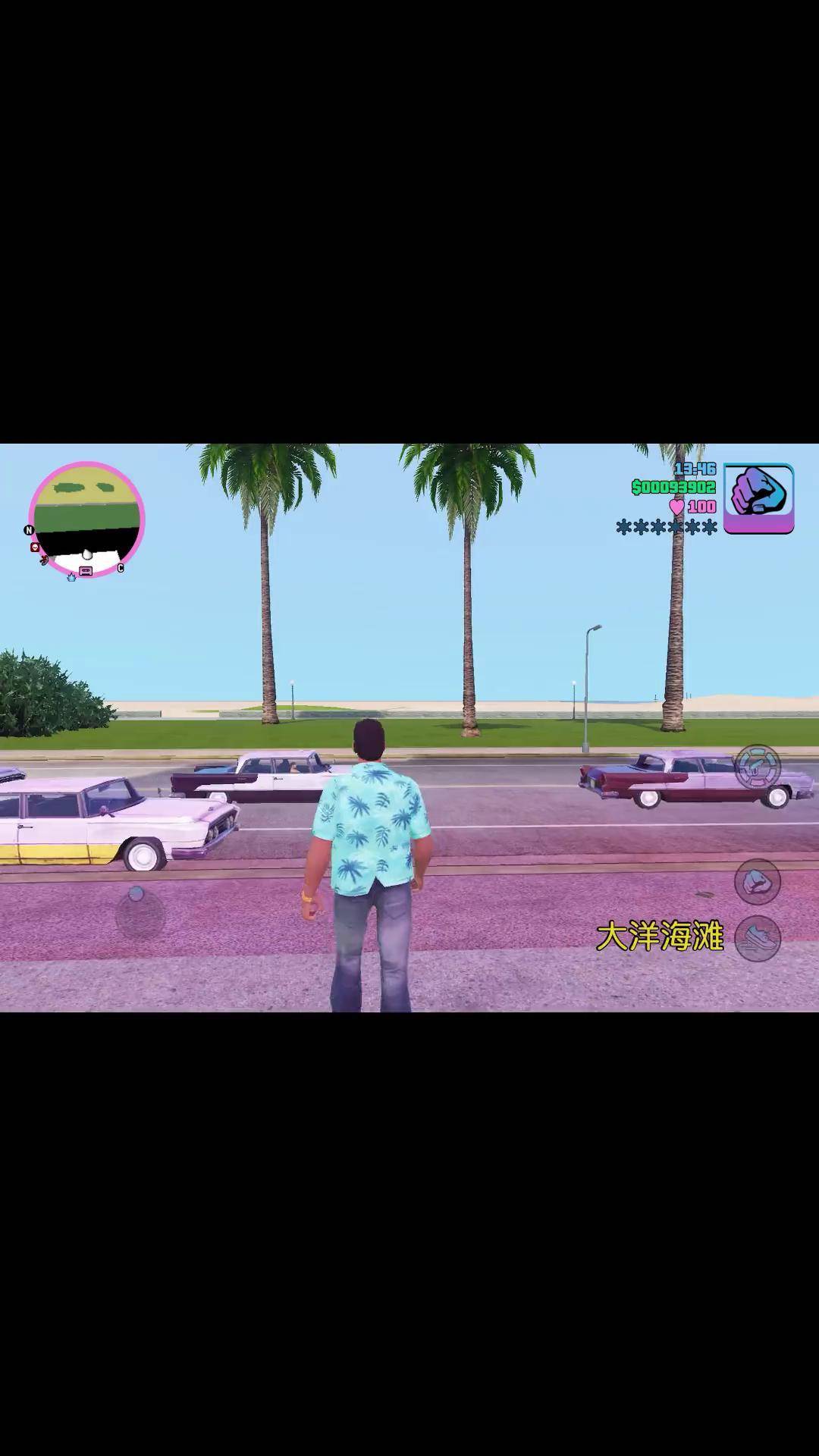Screen dimensions: 819x1456
Task: Touch the virtual movement joystick
Action: click(x=140, y=912)
